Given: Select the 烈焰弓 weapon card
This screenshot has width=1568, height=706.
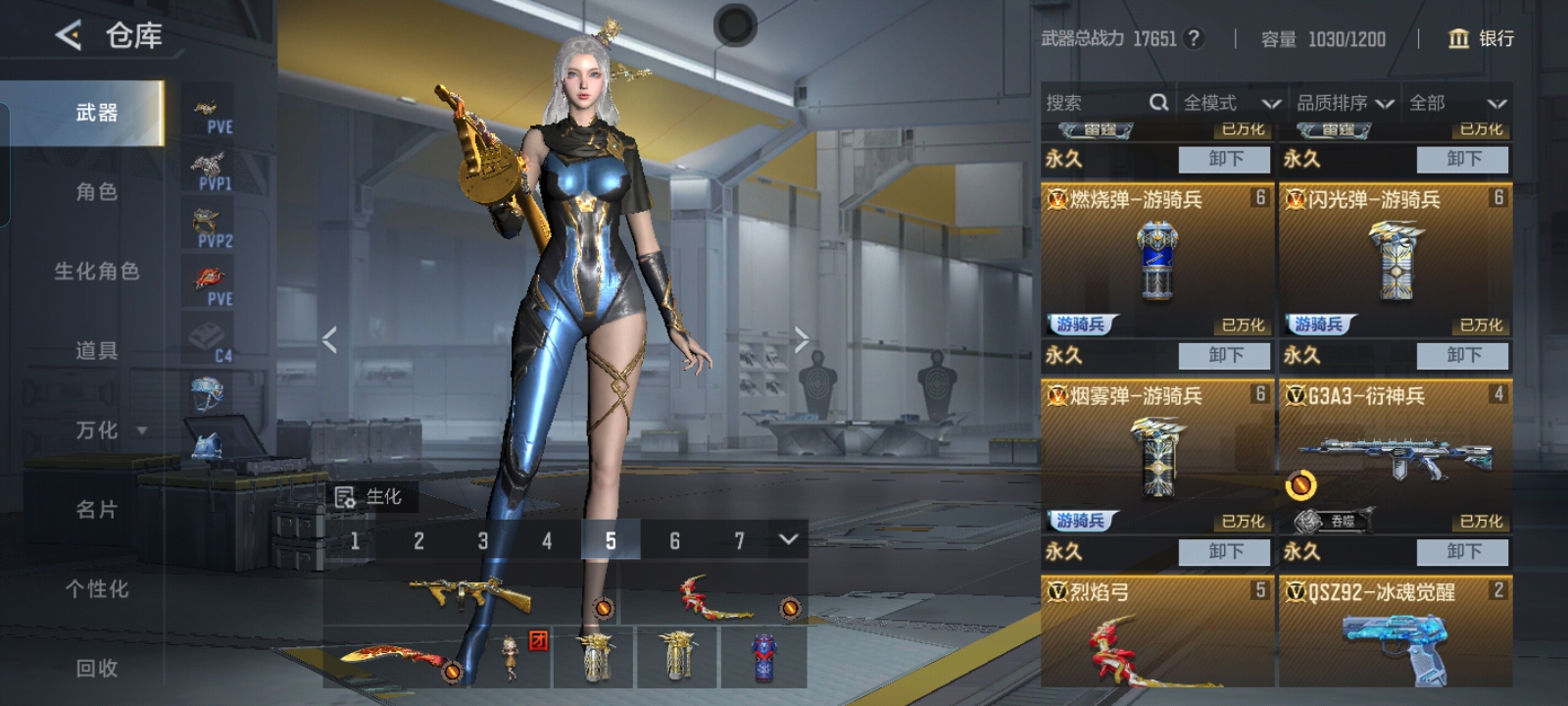Looking at the screenshot, I should point(1156,632).
